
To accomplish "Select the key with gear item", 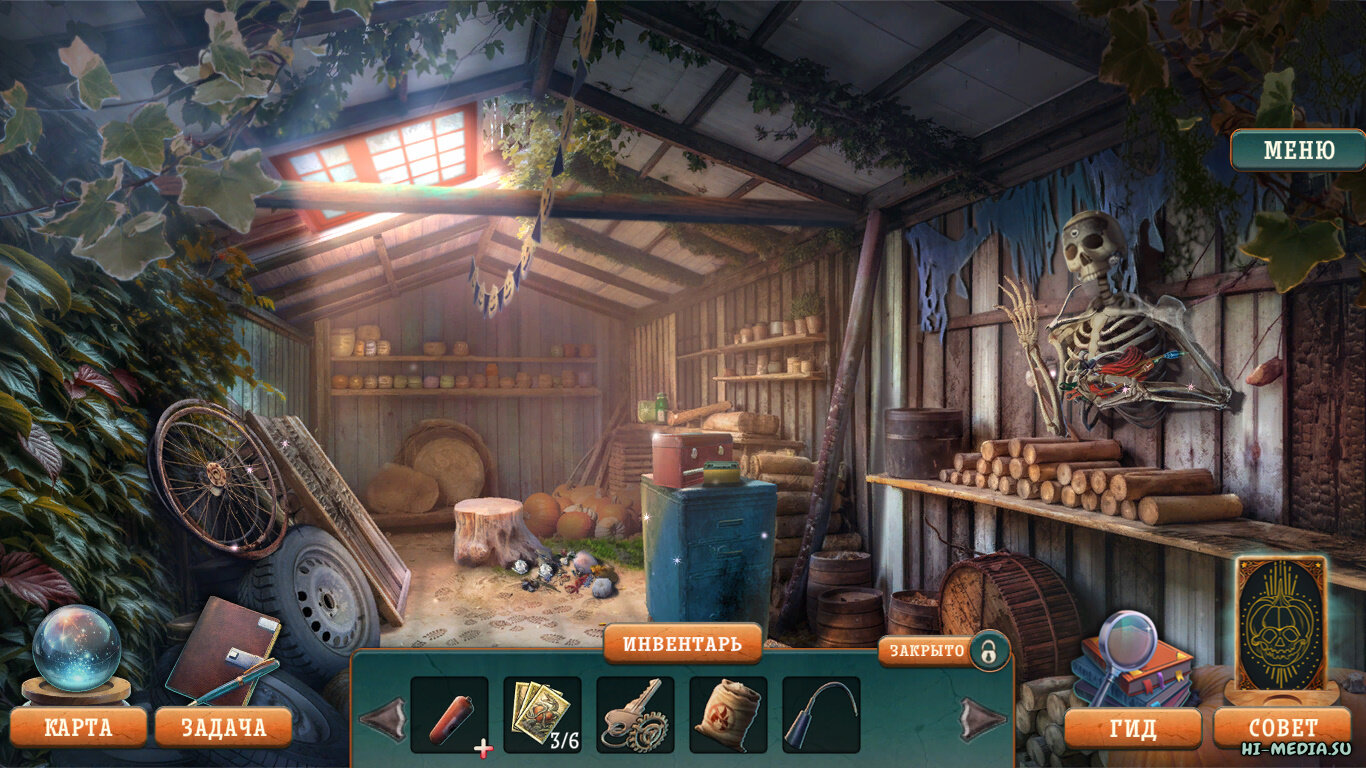I will pyautogui.click(x=635, y=714).
